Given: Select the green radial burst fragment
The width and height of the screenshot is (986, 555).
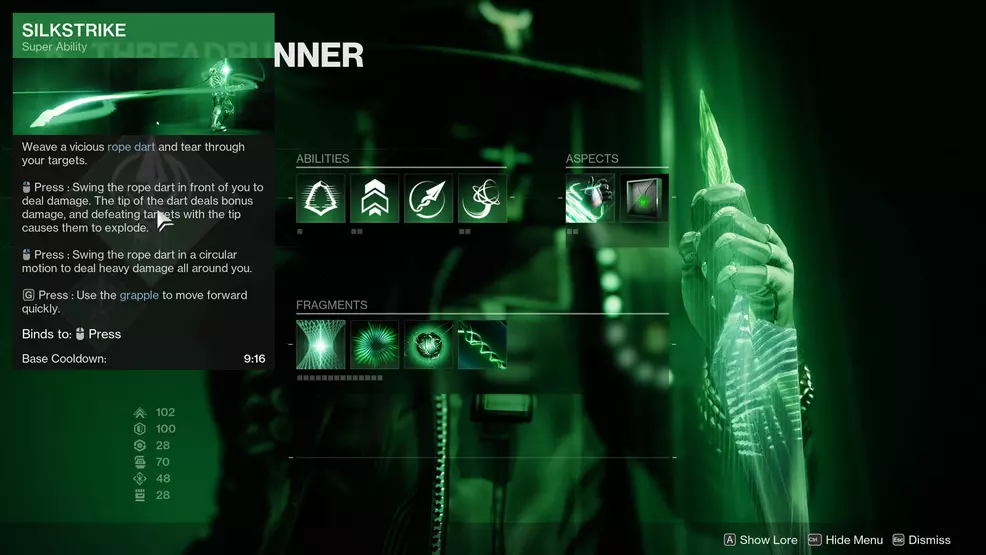Looking at the screenshot, I should click(375, 344).
